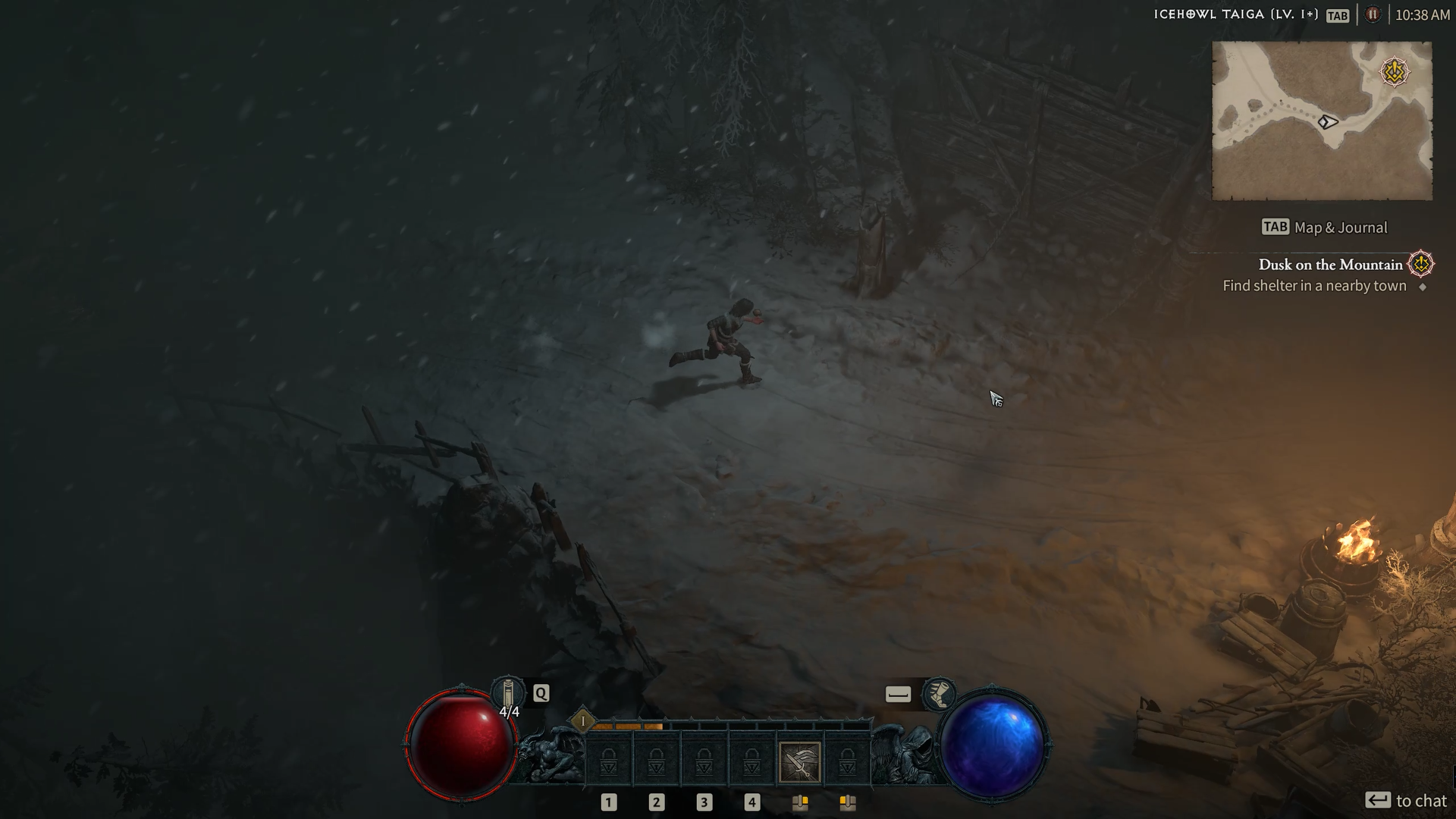Click the sword basic attack skill icon

coord(799,758)
